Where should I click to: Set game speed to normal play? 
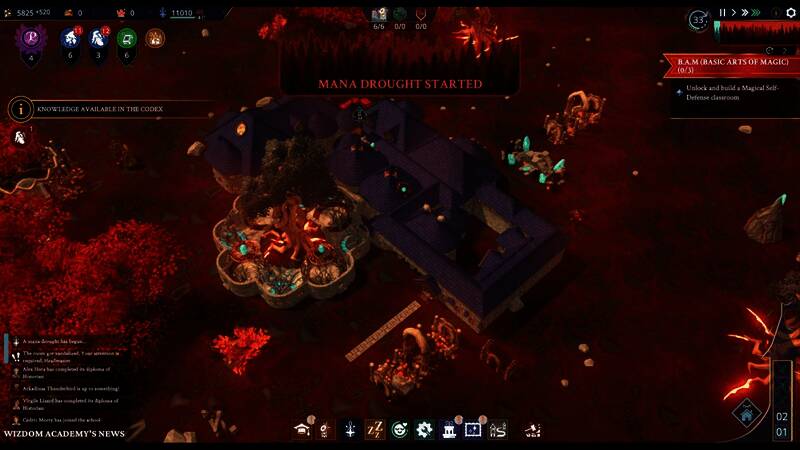point(733,13)
